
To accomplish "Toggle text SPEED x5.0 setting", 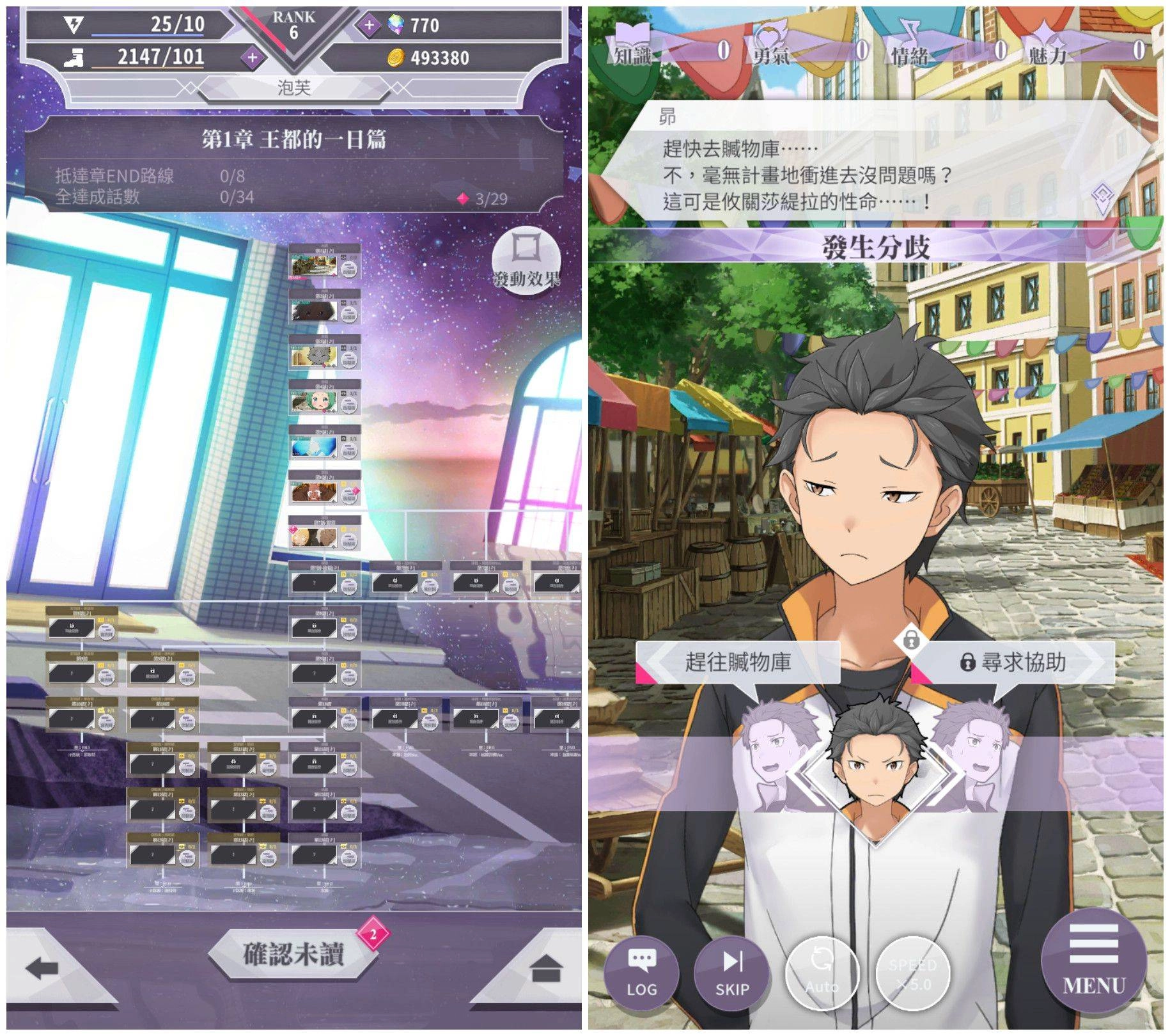I will coord(914,973).
